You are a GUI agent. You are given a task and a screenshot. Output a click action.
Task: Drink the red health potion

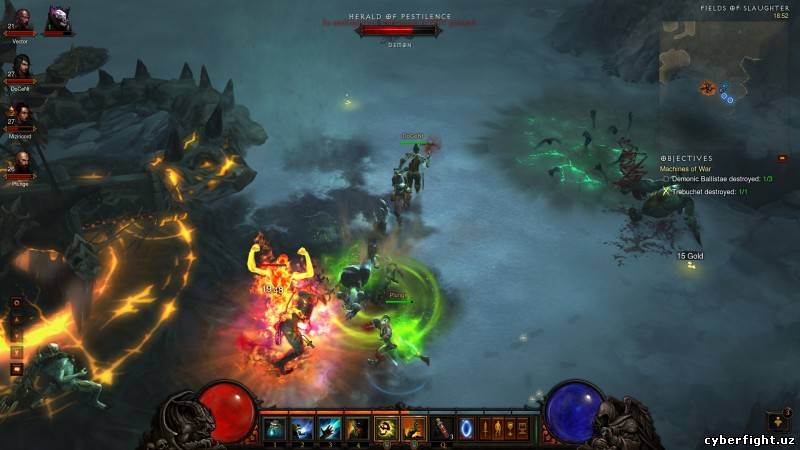pyautogui.click(x=440, y=429)
